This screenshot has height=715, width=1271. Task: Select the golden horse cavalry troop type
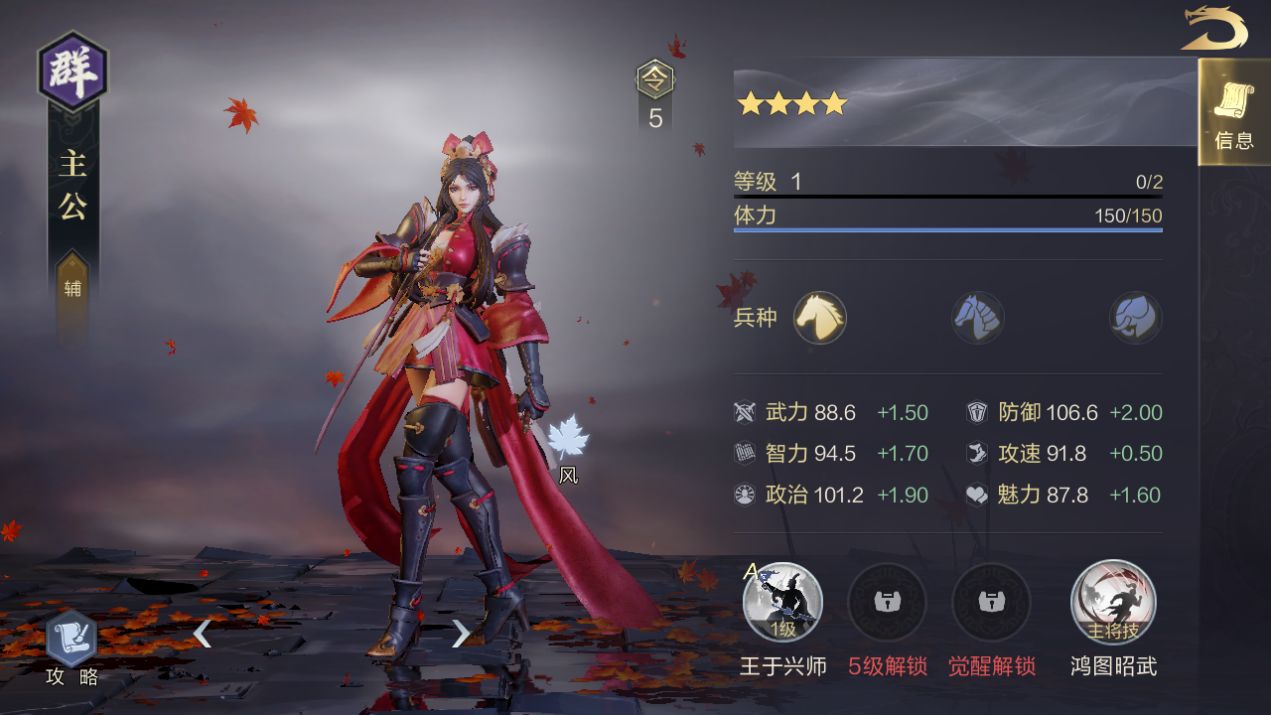[x=820, y=318]
